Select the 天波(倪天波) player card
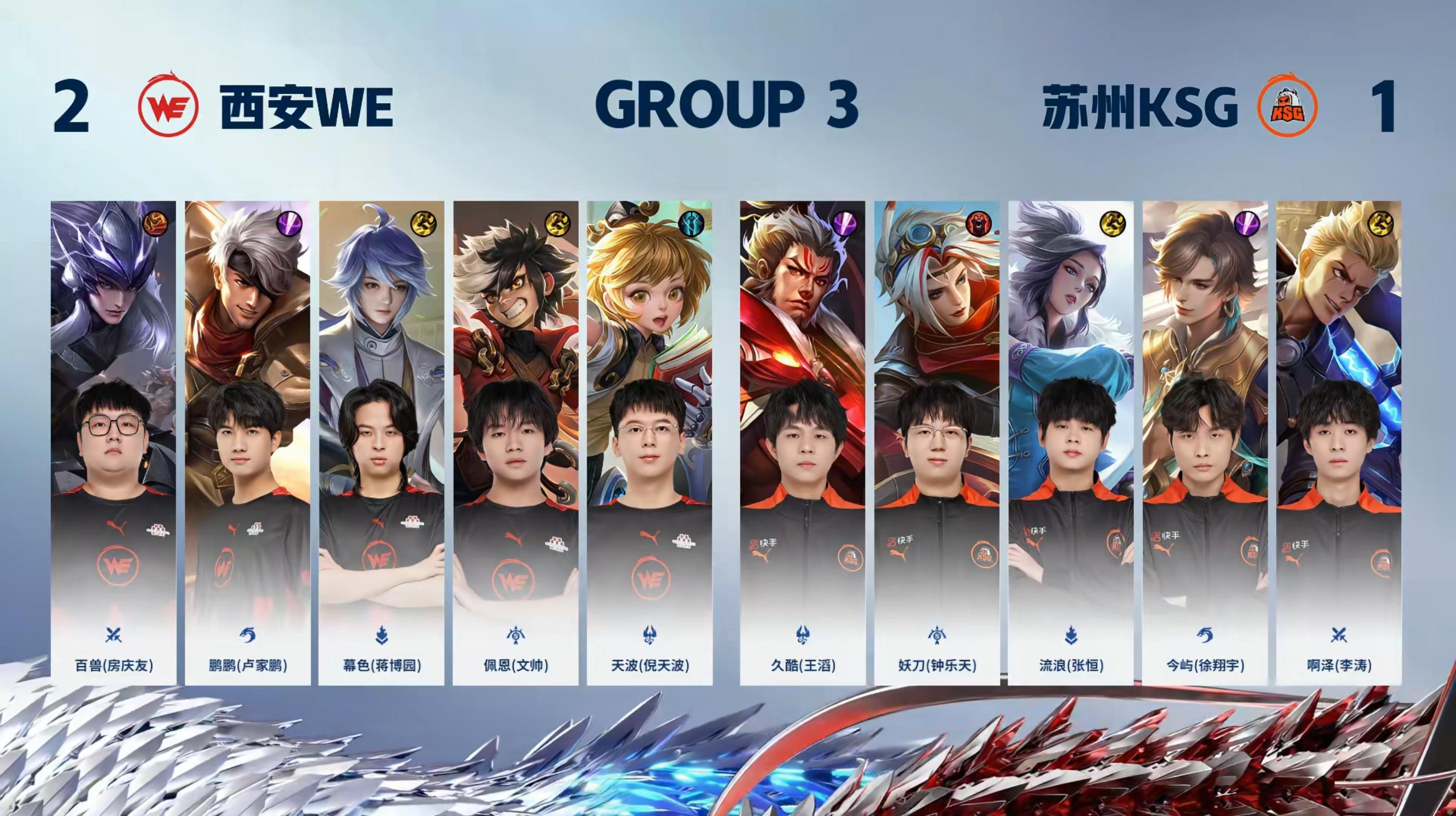The width and height of the screenshot is (1456, 816). [649, 443]
